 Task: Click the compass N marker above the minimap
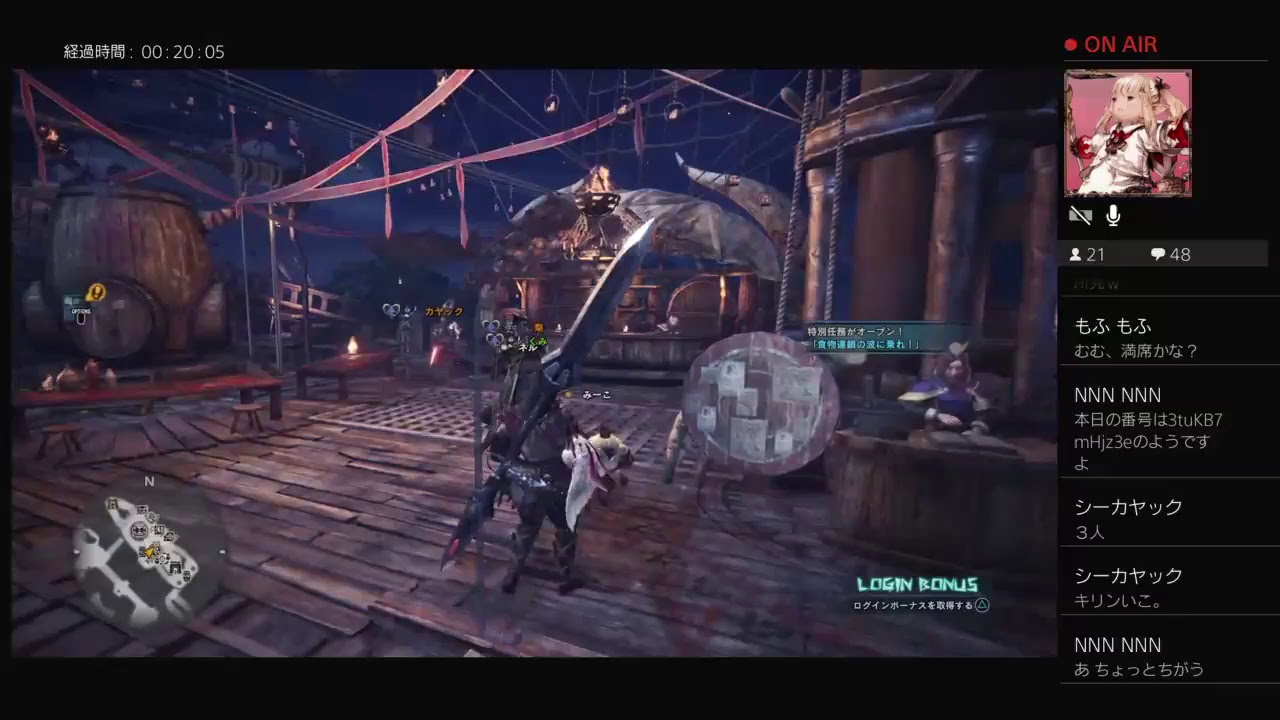pyautogui.click(x=148, y=481)
